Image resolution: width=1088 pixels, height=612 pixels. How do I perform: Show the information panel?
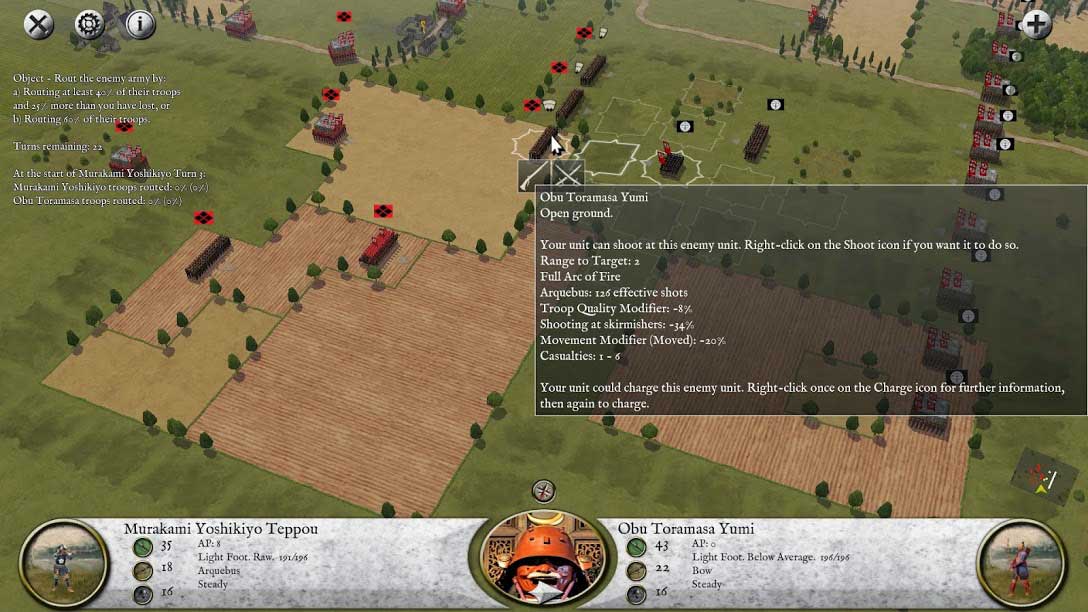[x=140, y=25]
